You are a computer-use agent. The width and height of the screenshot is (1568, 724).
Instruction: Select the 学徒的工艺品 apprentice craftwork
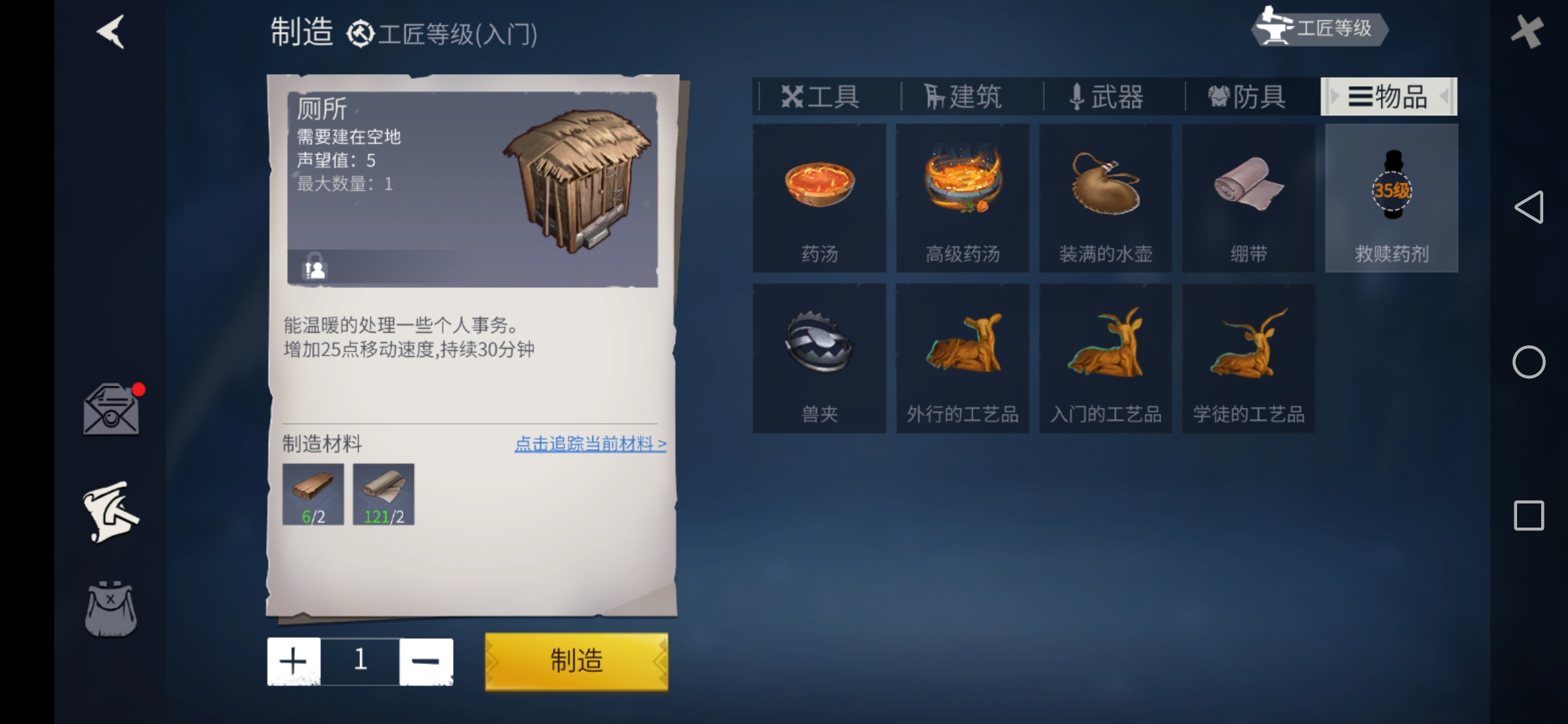point(1248,359)
